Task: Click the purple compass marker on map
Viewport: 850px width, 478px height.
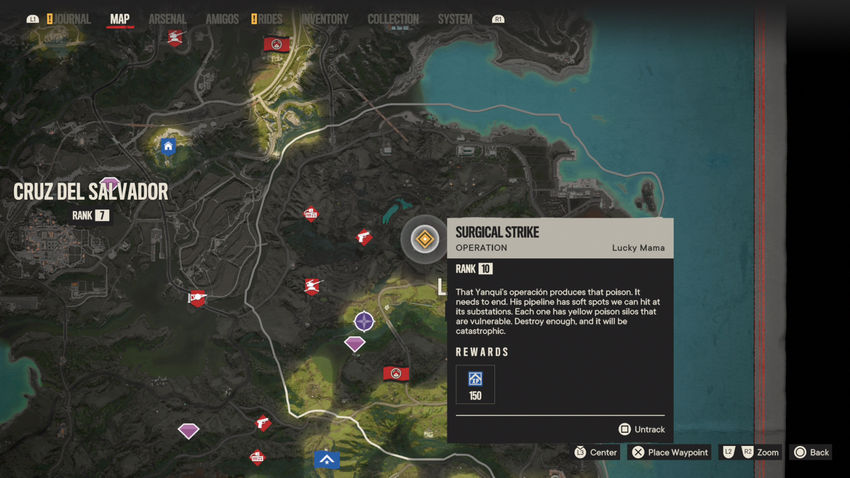Action: click(364, 321)
